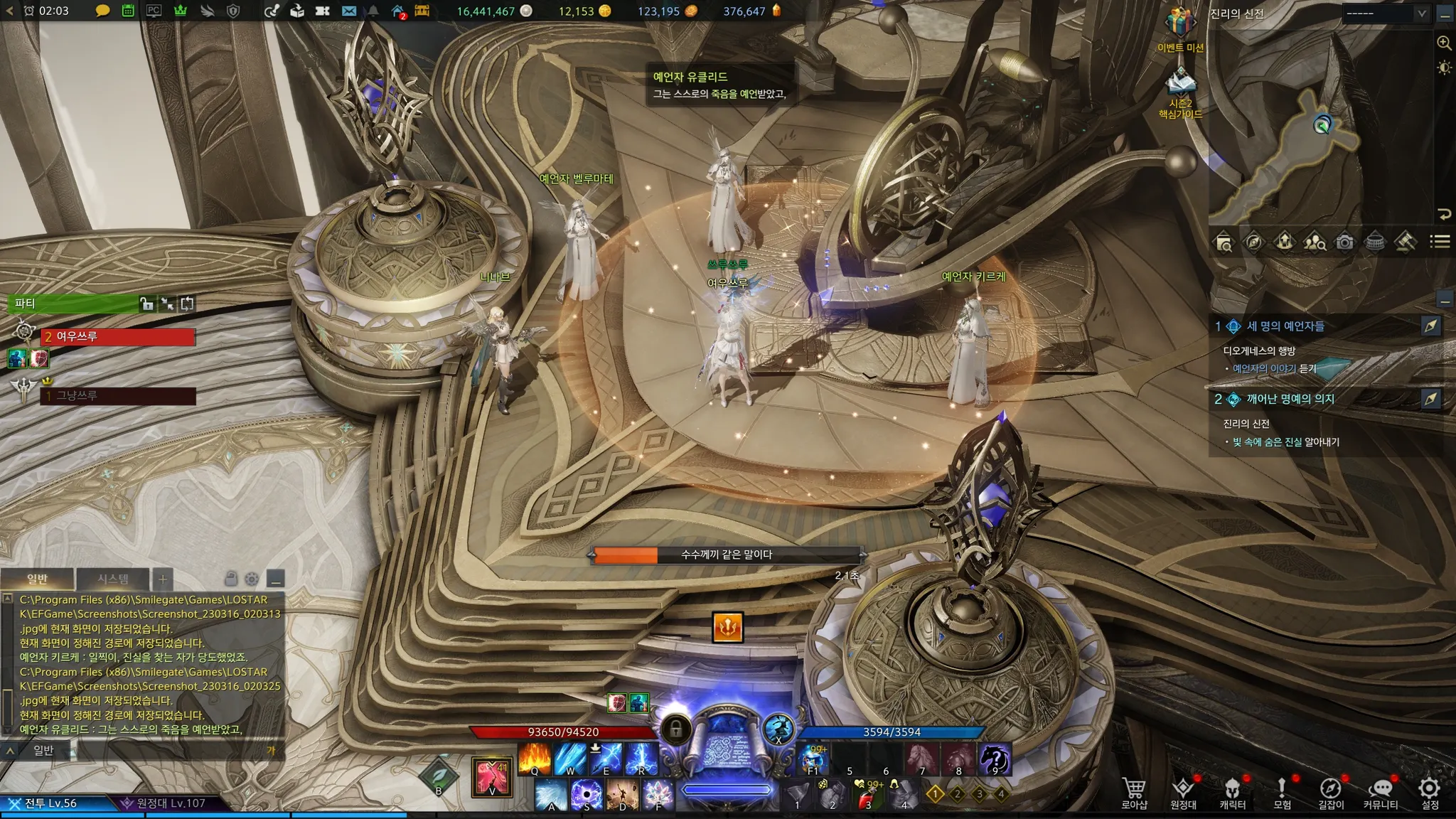Open the channel dropdown near the minimap

[1386, 14]
